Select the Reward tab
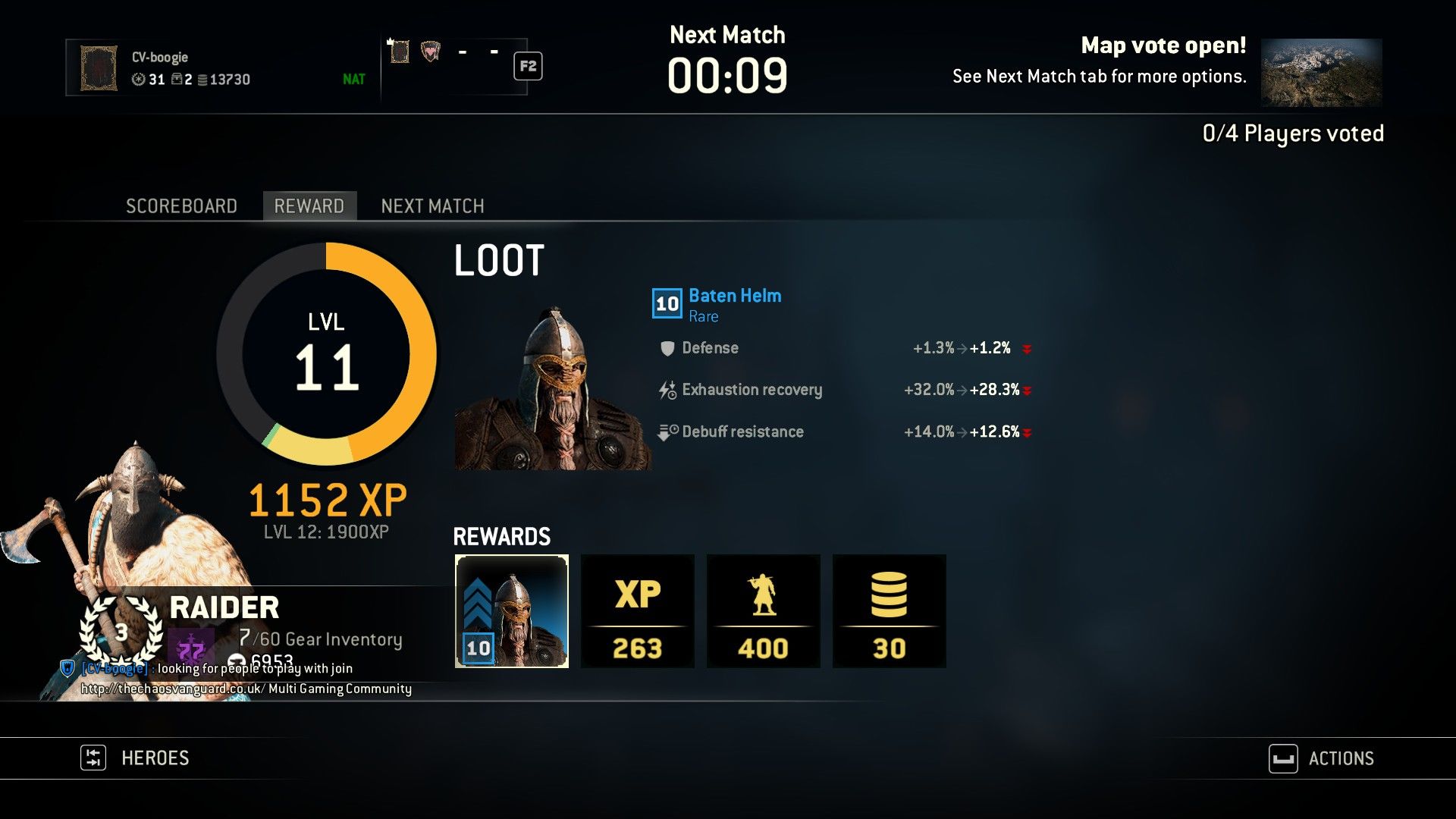 [309, 206]
